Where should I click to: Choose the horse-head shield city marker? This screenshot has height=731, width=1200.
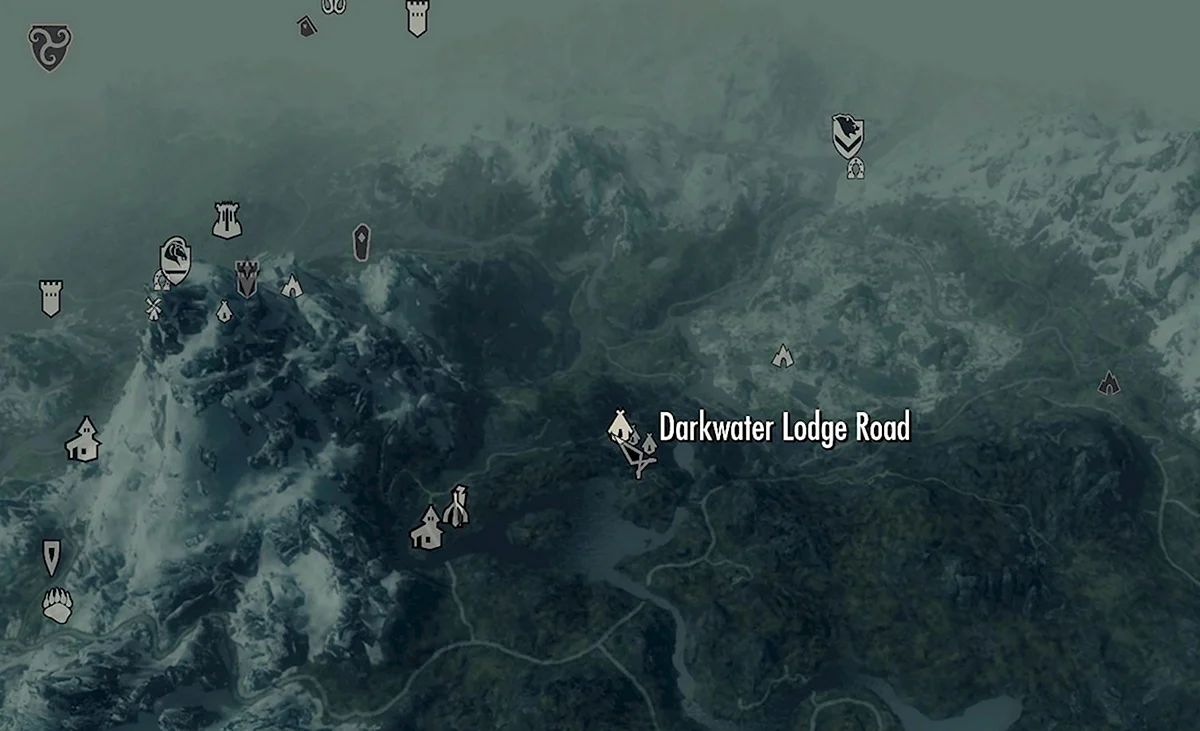(x=176, y=259)
